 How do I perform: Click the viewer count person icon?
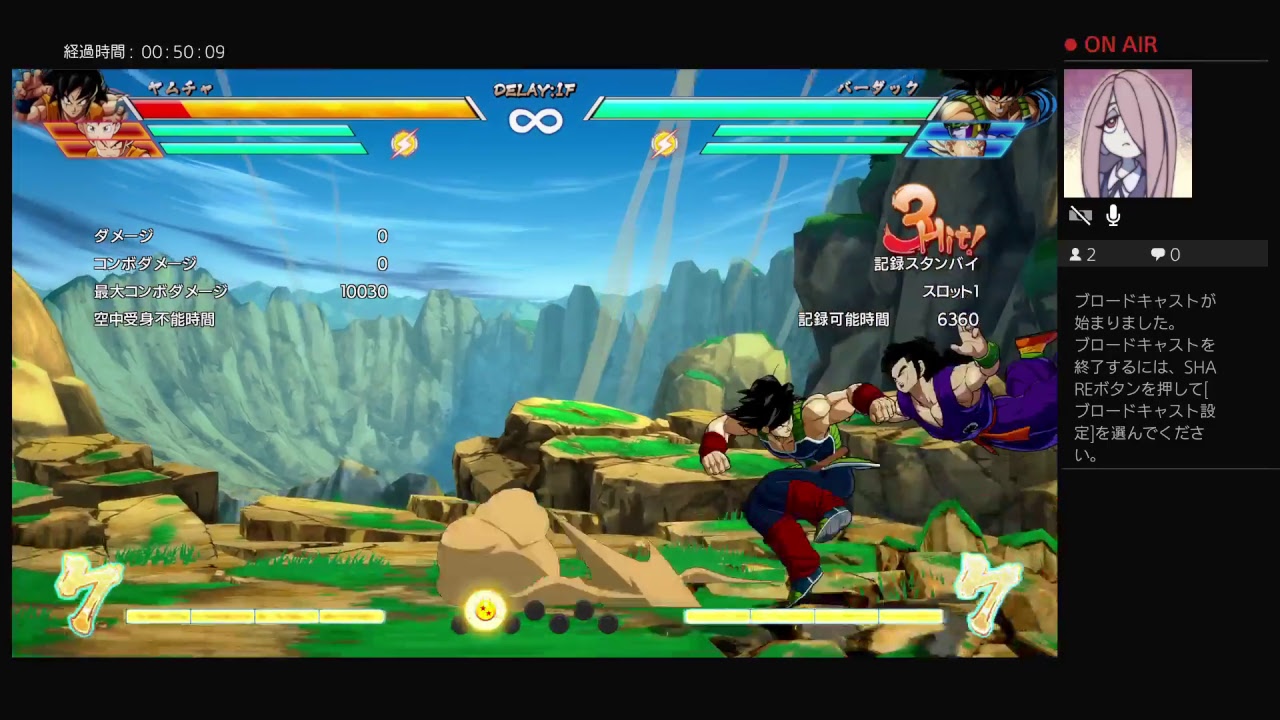point(1078,254)
